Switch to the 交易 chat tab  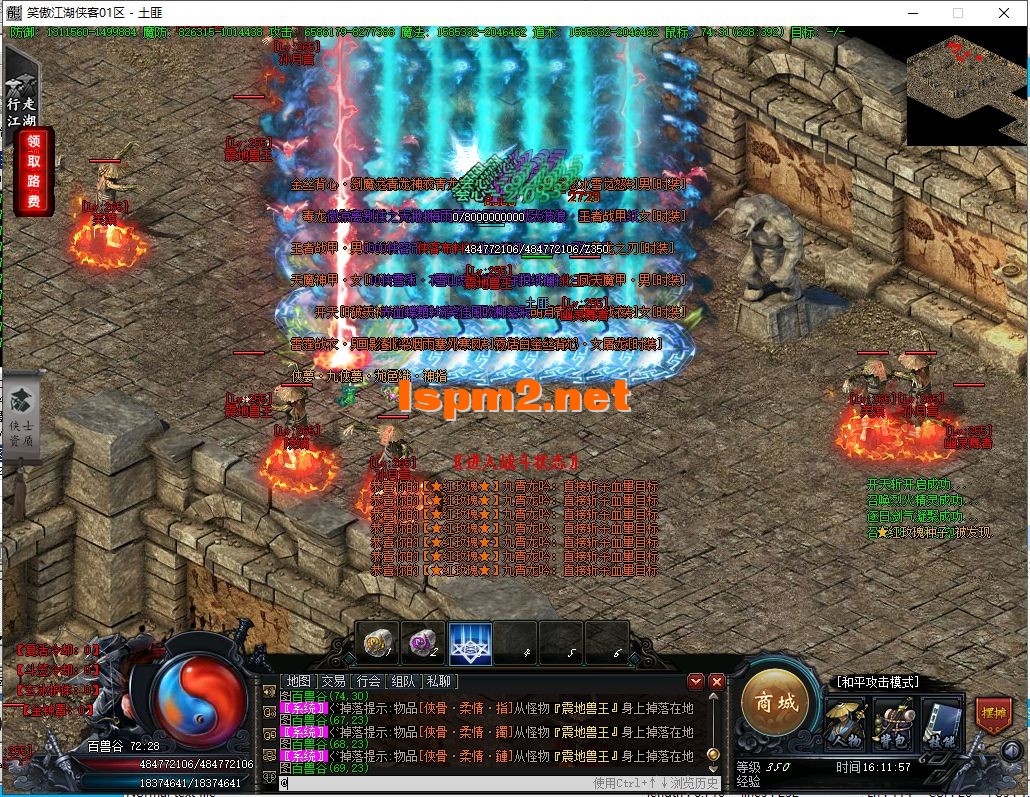333,682
